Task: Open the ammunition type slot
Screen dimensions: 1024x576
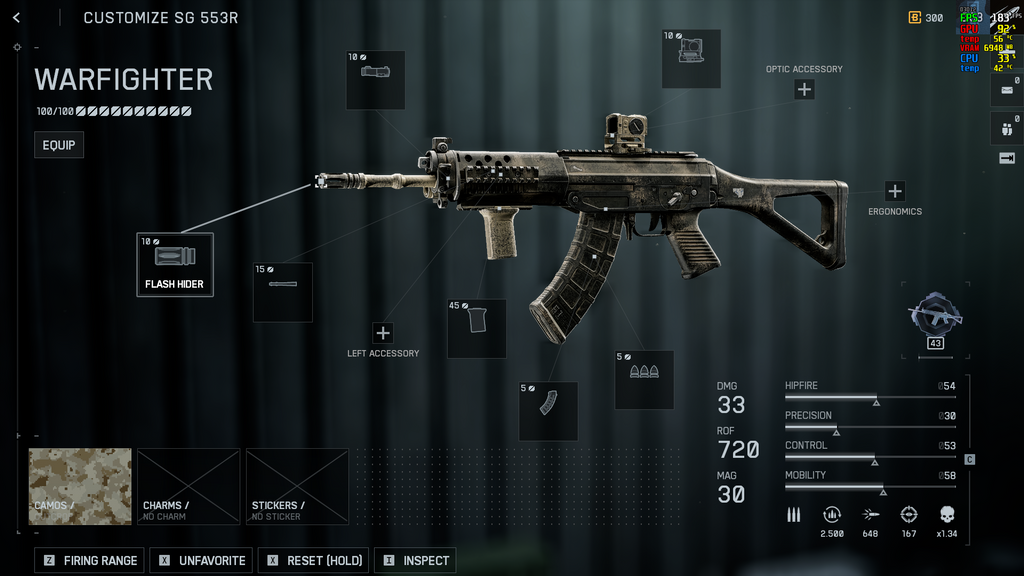Action: coord(644,379)
